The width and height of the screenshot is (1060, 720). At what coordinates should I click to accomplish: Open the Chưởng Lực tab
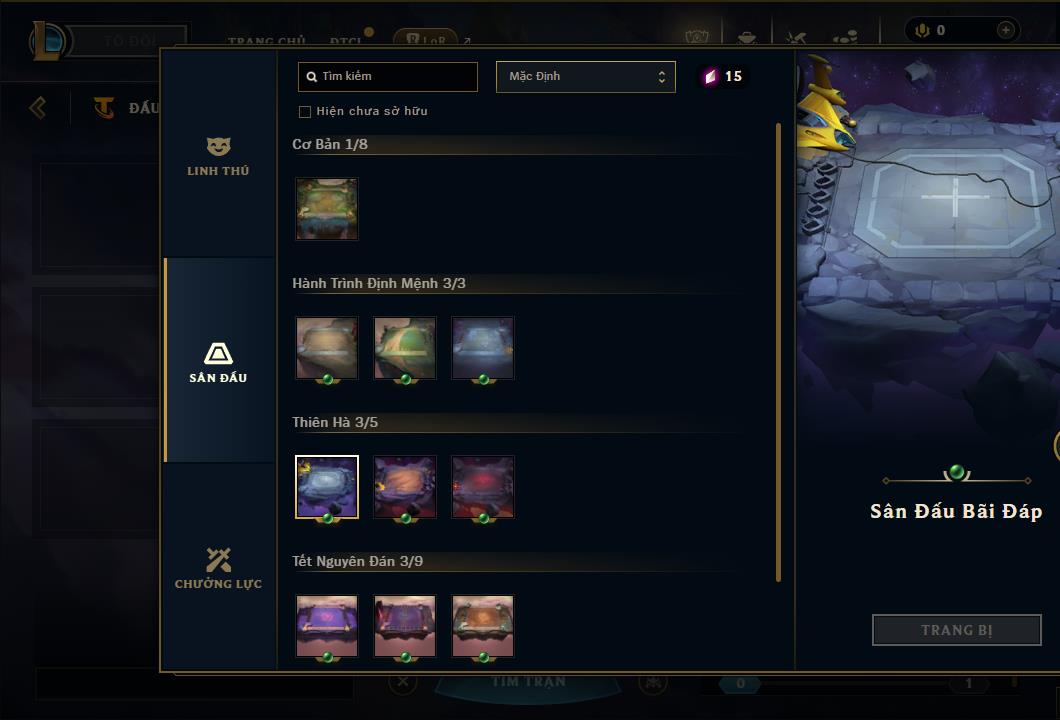pyautogui.click(x=218, y=567)
